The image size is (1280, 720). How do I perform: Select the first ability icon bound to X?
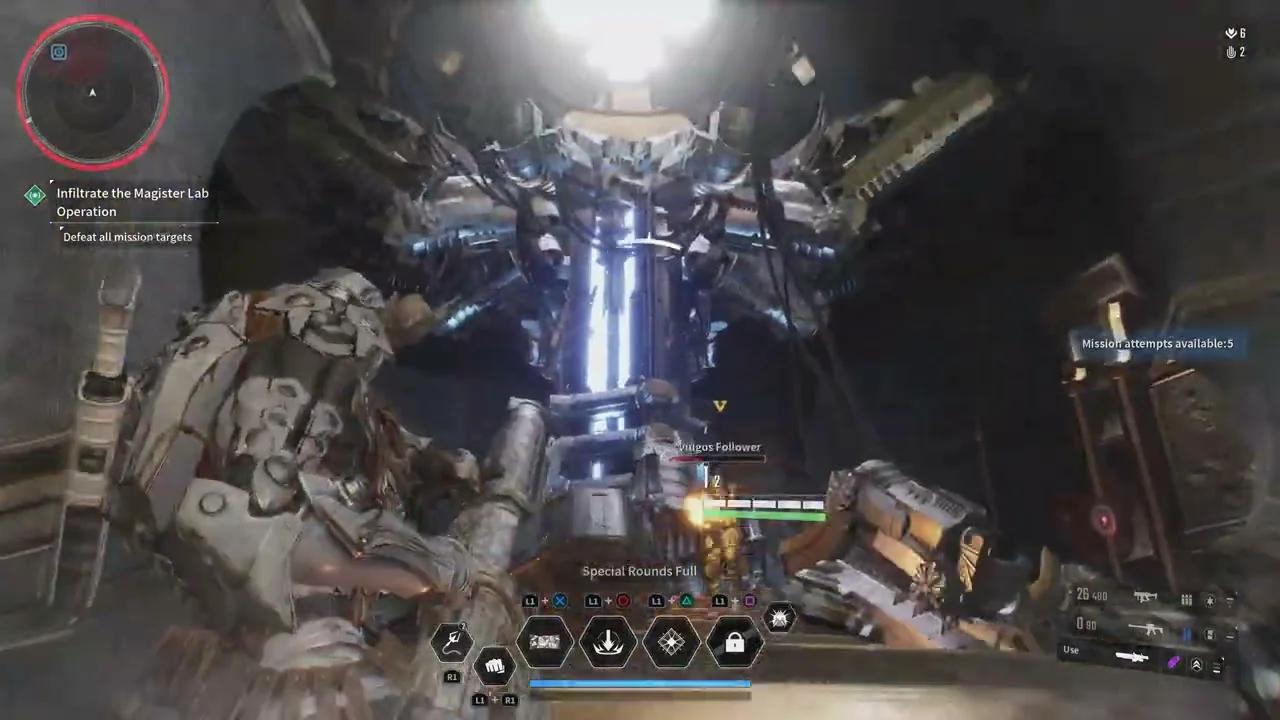click(x=545, y=642)
